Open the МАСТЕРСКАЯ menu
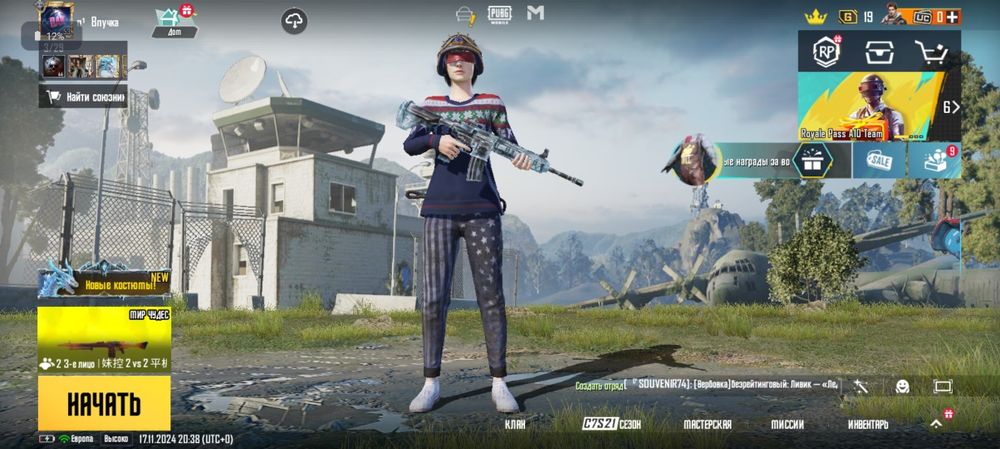Screen dimensions: 1000x449 (707, 425)
